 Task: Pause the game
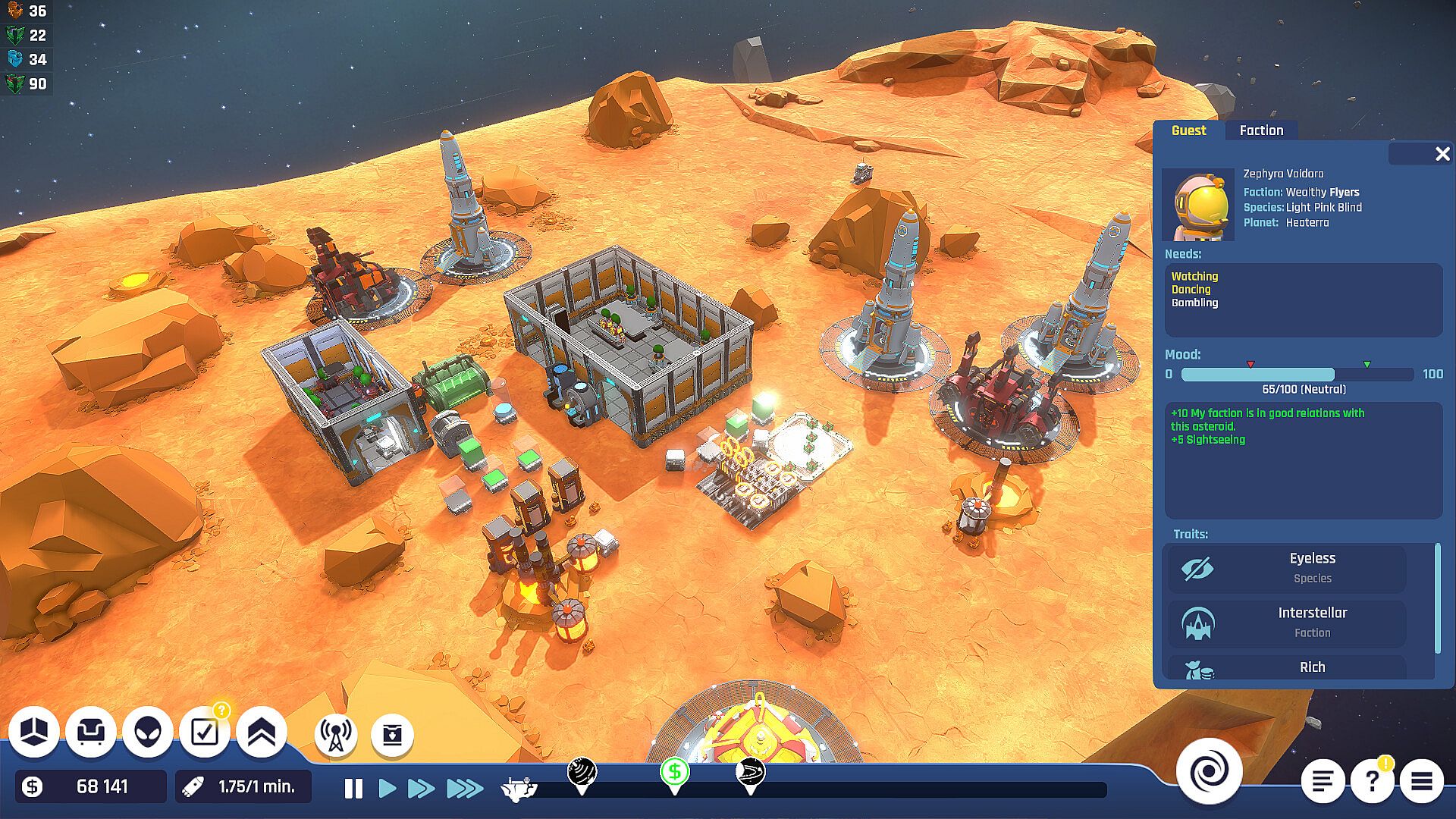coord(353,789)
